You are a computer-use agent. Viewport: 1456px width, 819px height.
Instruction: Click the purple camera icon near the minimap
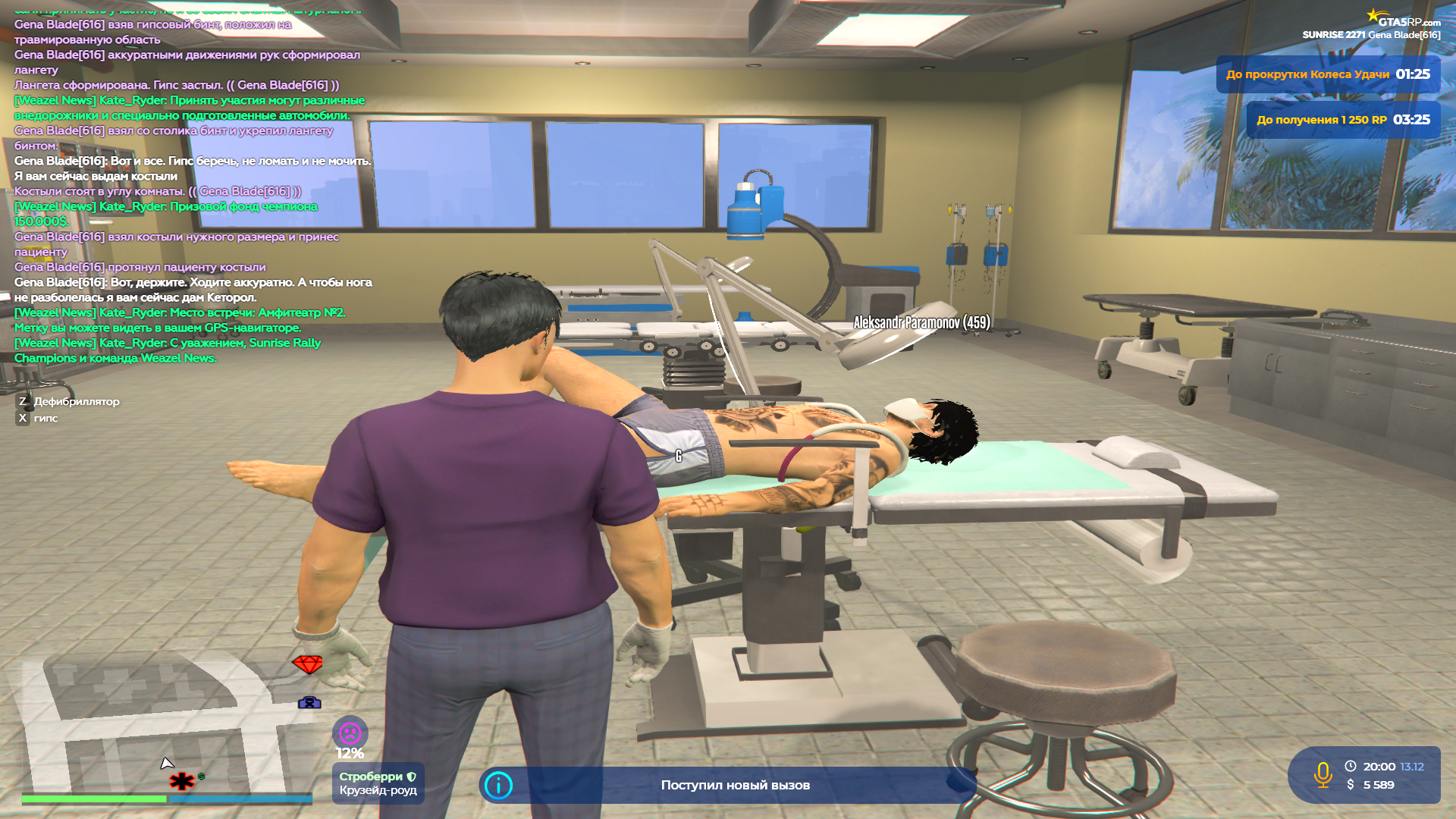tap(310, 703)
